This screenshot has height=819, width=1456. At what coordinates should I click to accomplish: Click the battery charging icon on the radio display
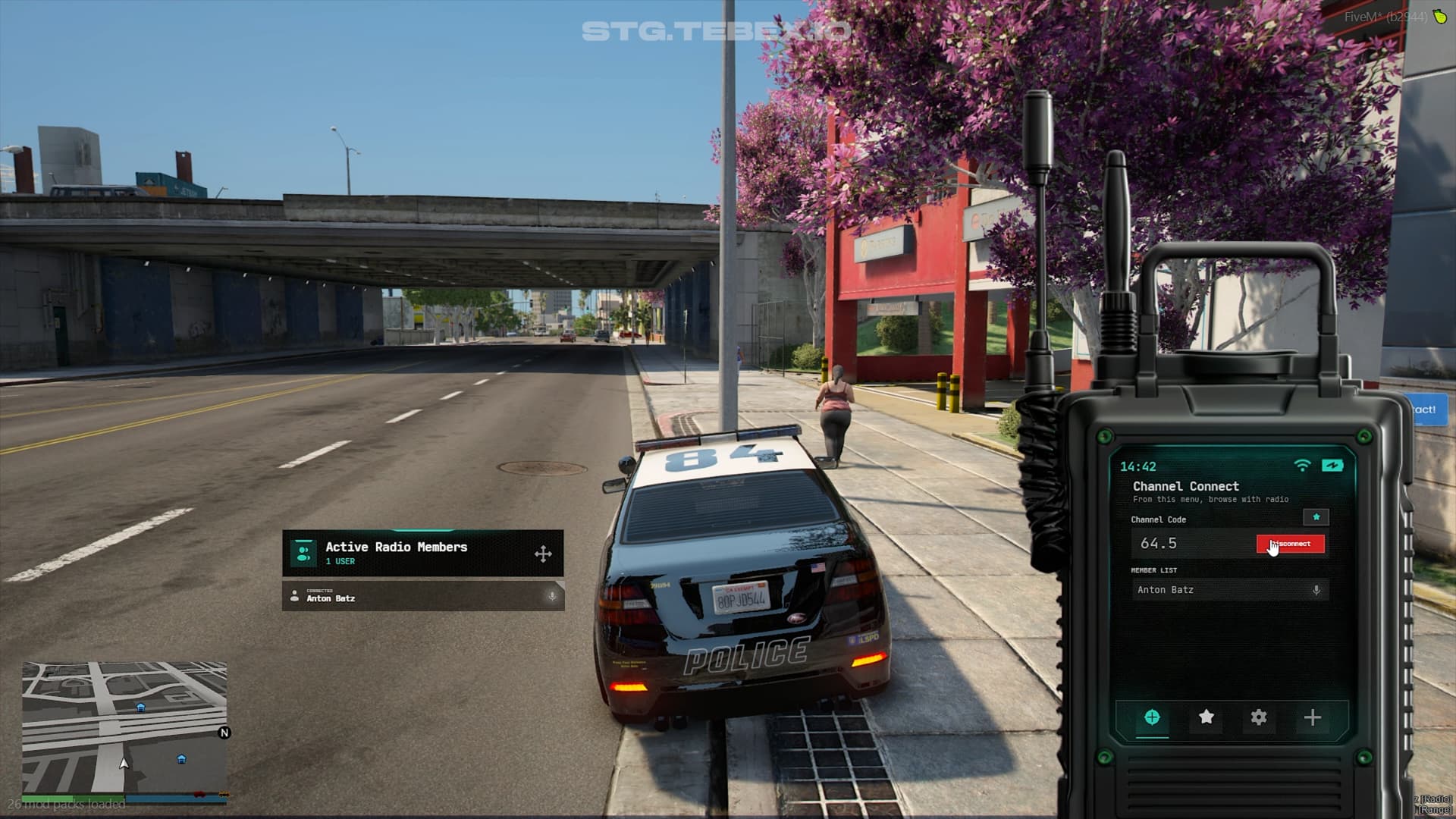pos(1332,465)
